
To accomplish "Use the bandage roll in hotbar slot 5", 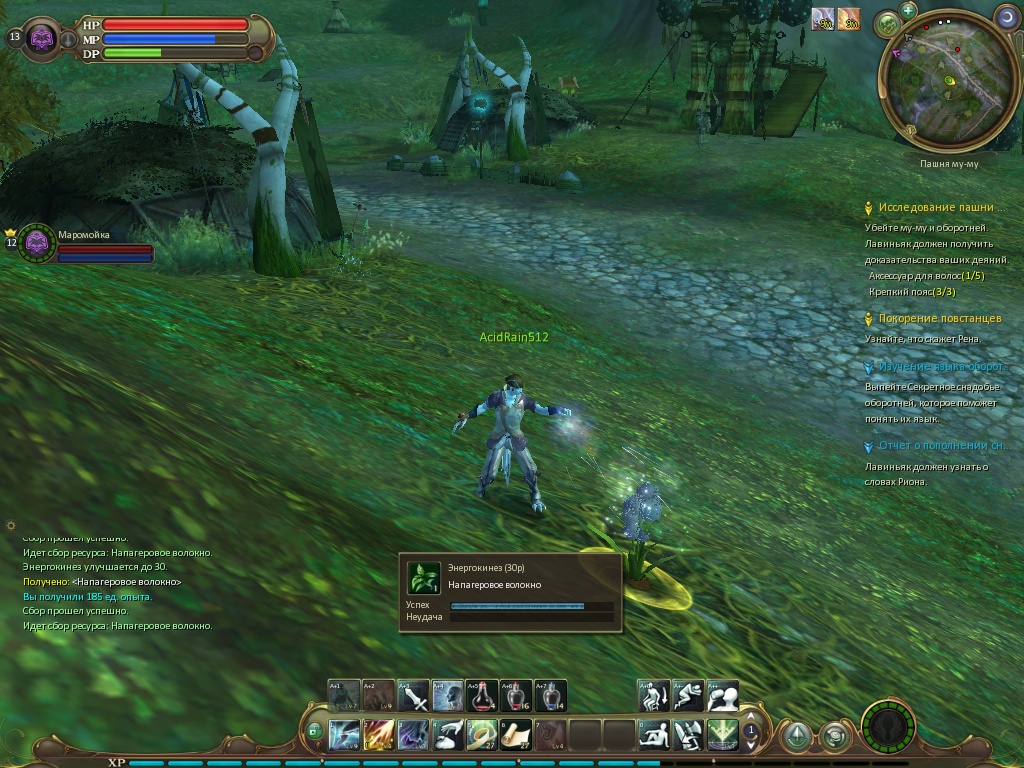I will [482, 735].
